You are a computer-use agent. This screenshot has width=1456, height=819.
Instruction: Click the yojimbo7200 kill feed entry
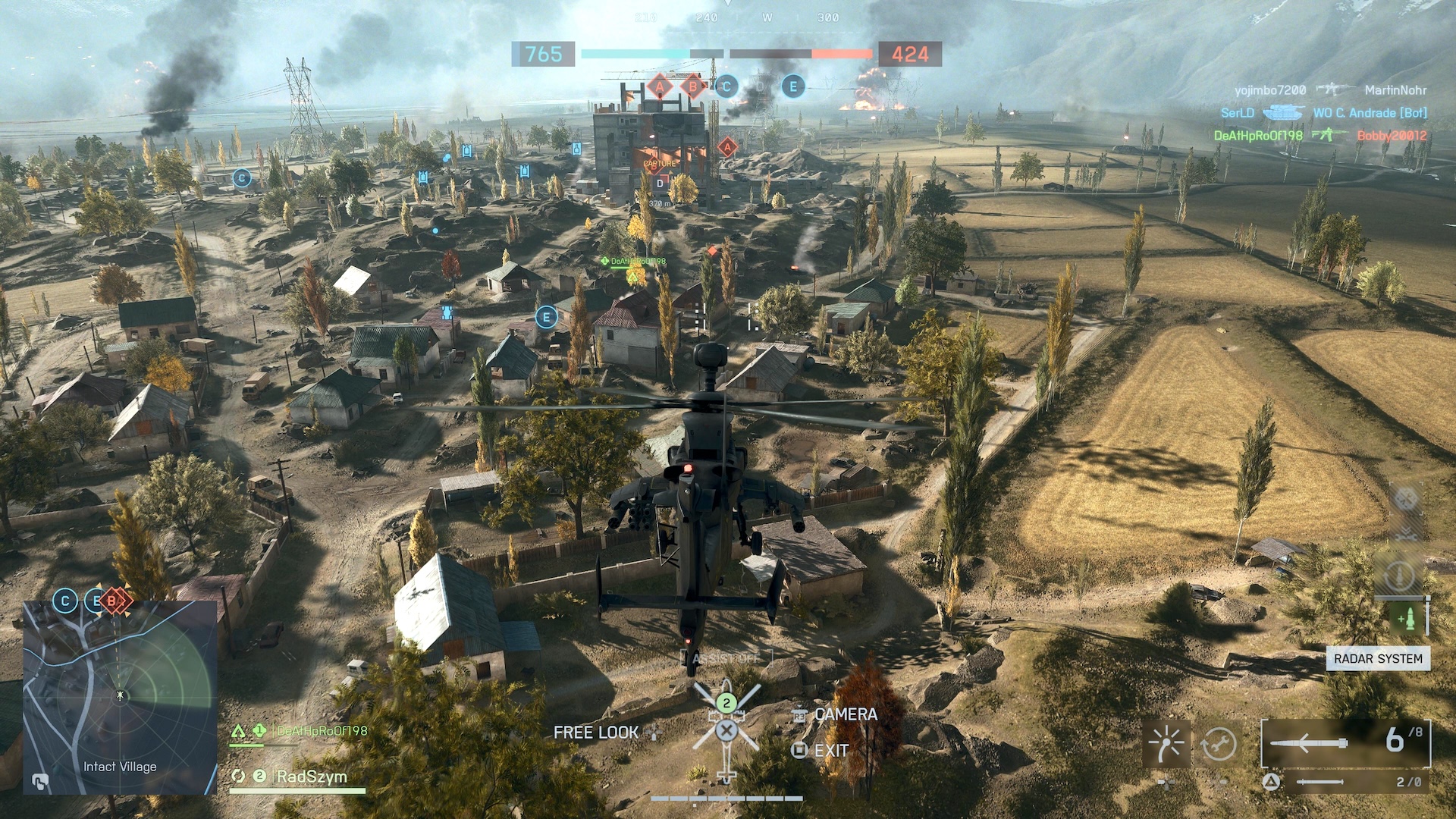tap(1270, 90)
